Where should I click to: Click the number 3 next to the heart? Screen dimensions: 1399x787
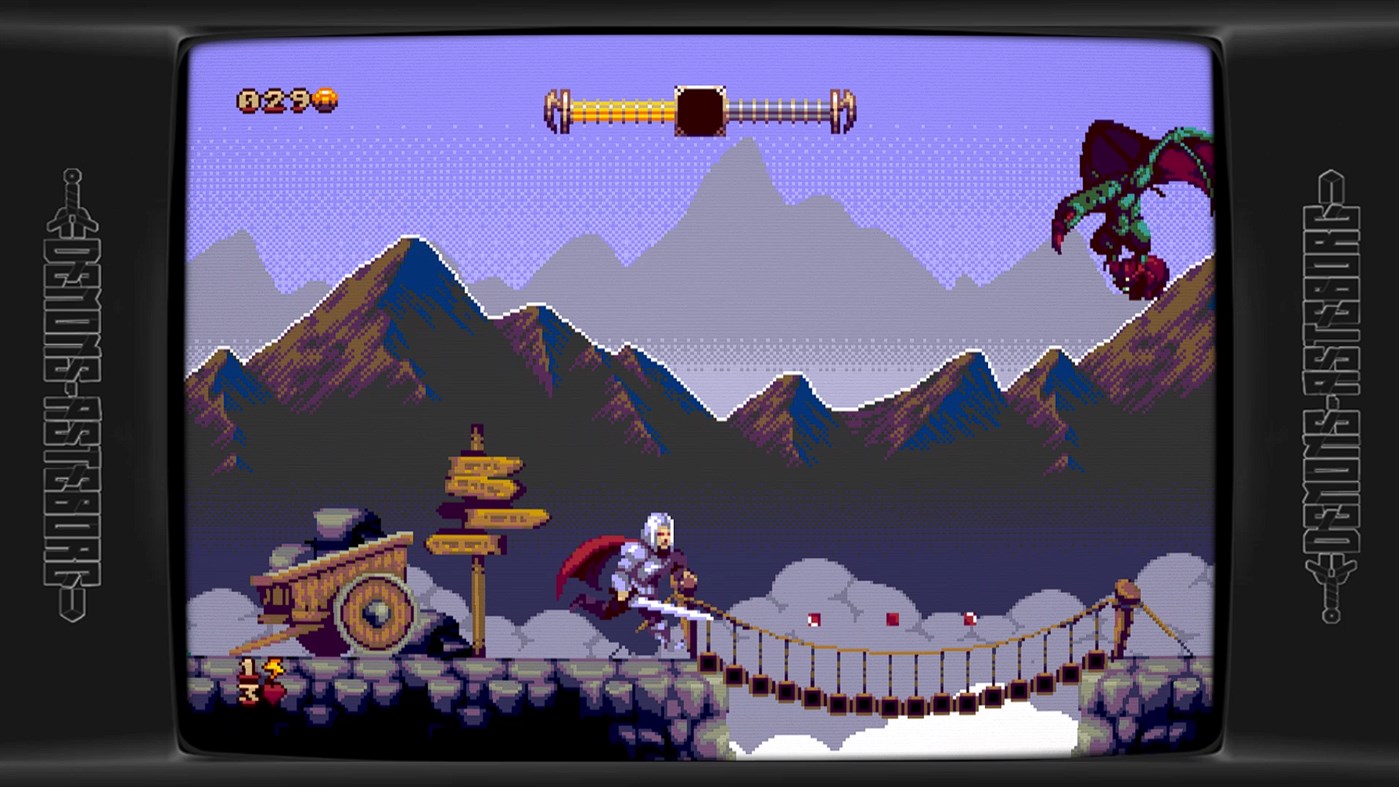(249, 692)
